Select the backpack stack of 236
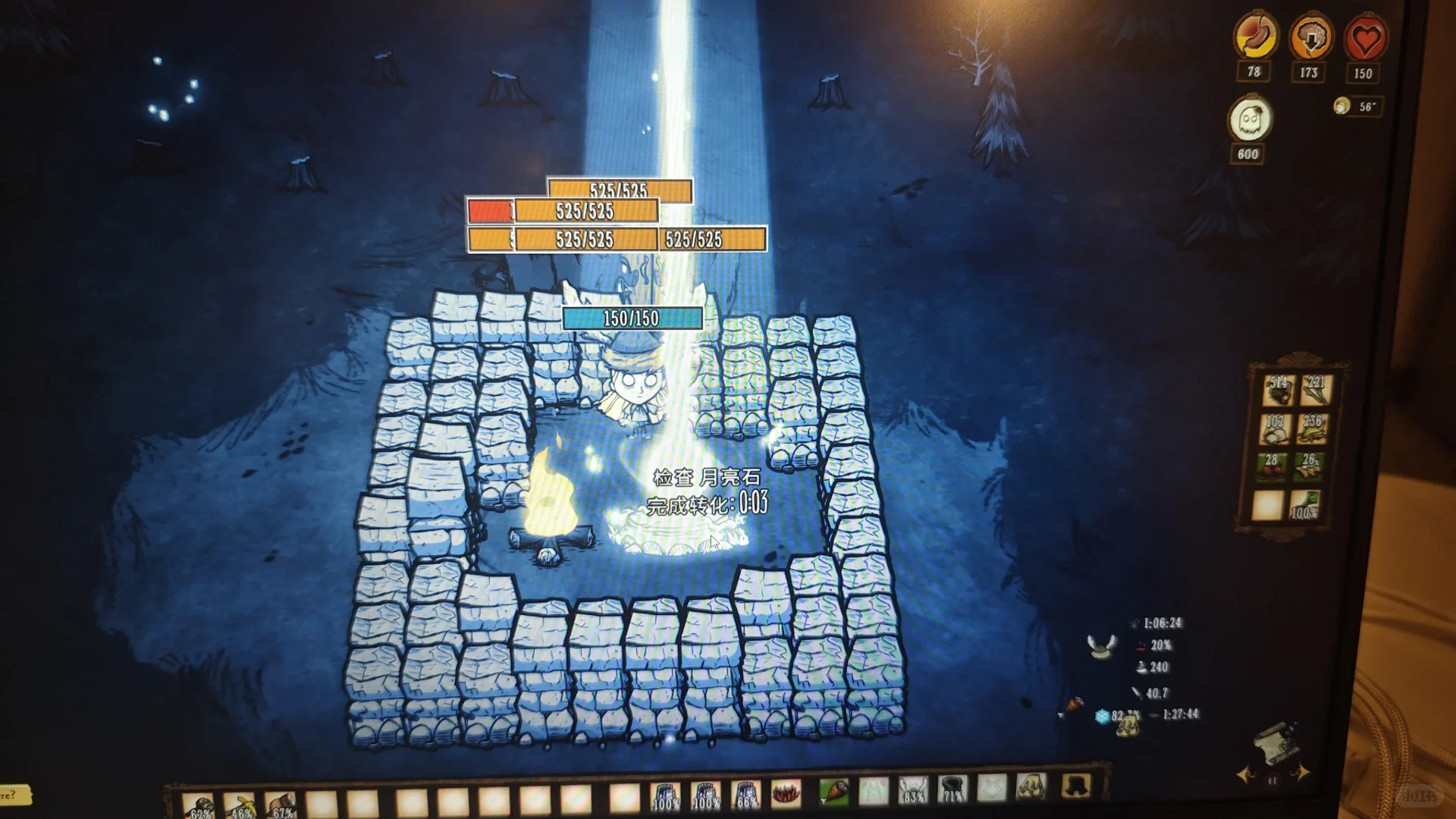Screen dimensions: 1456x819 coord(1313,428)
